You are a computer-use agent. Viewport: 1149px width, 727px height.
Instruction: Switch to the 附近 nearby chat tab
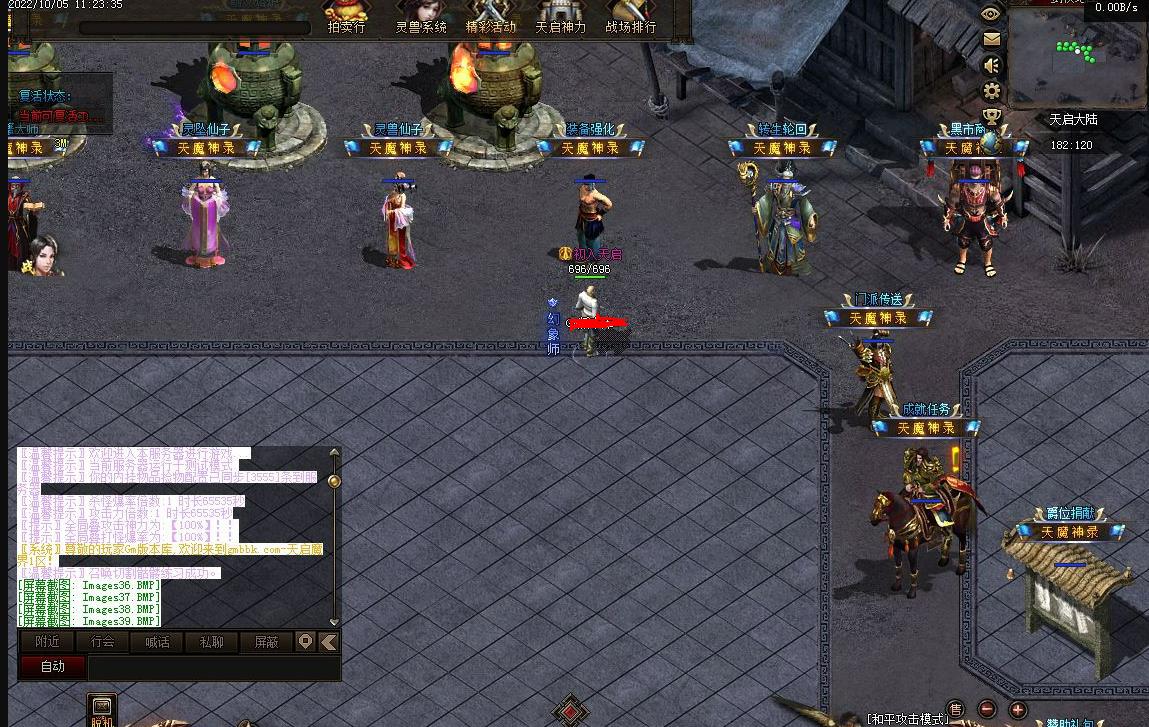coord(47,642)
